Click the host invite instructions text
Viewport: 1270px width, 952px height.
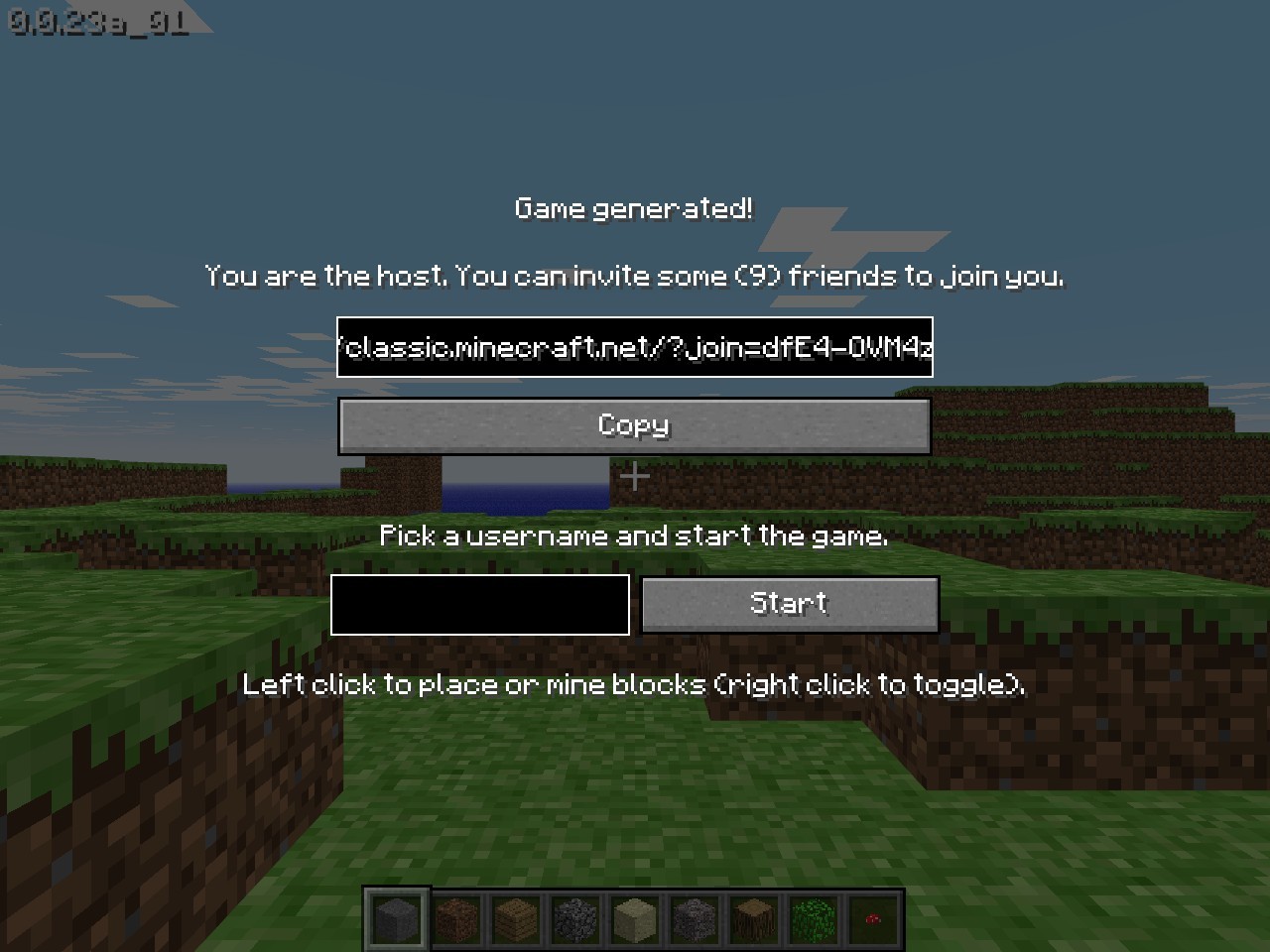(x=634, y=276)
